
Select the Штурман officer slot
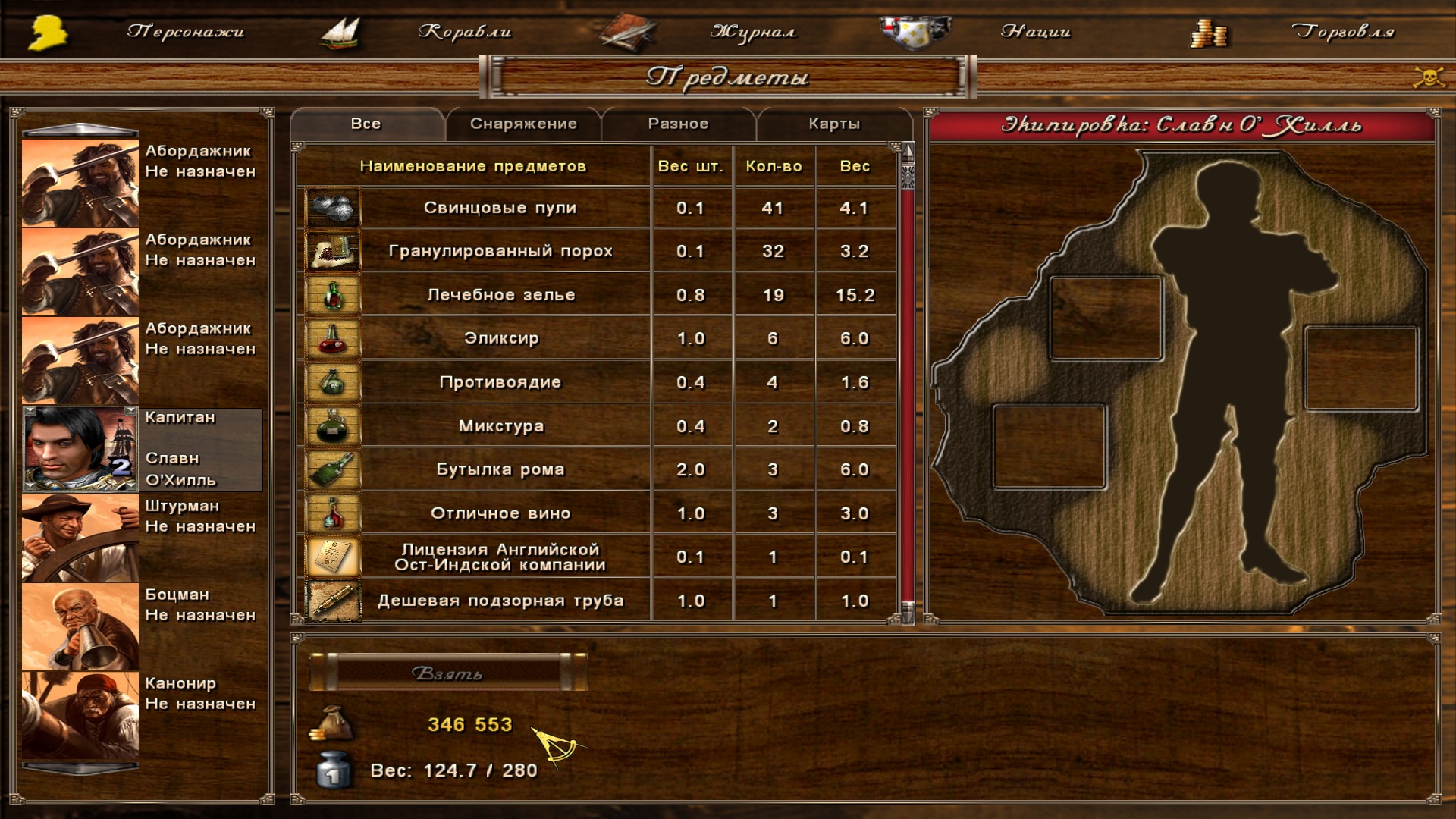[x=80, y=538]
